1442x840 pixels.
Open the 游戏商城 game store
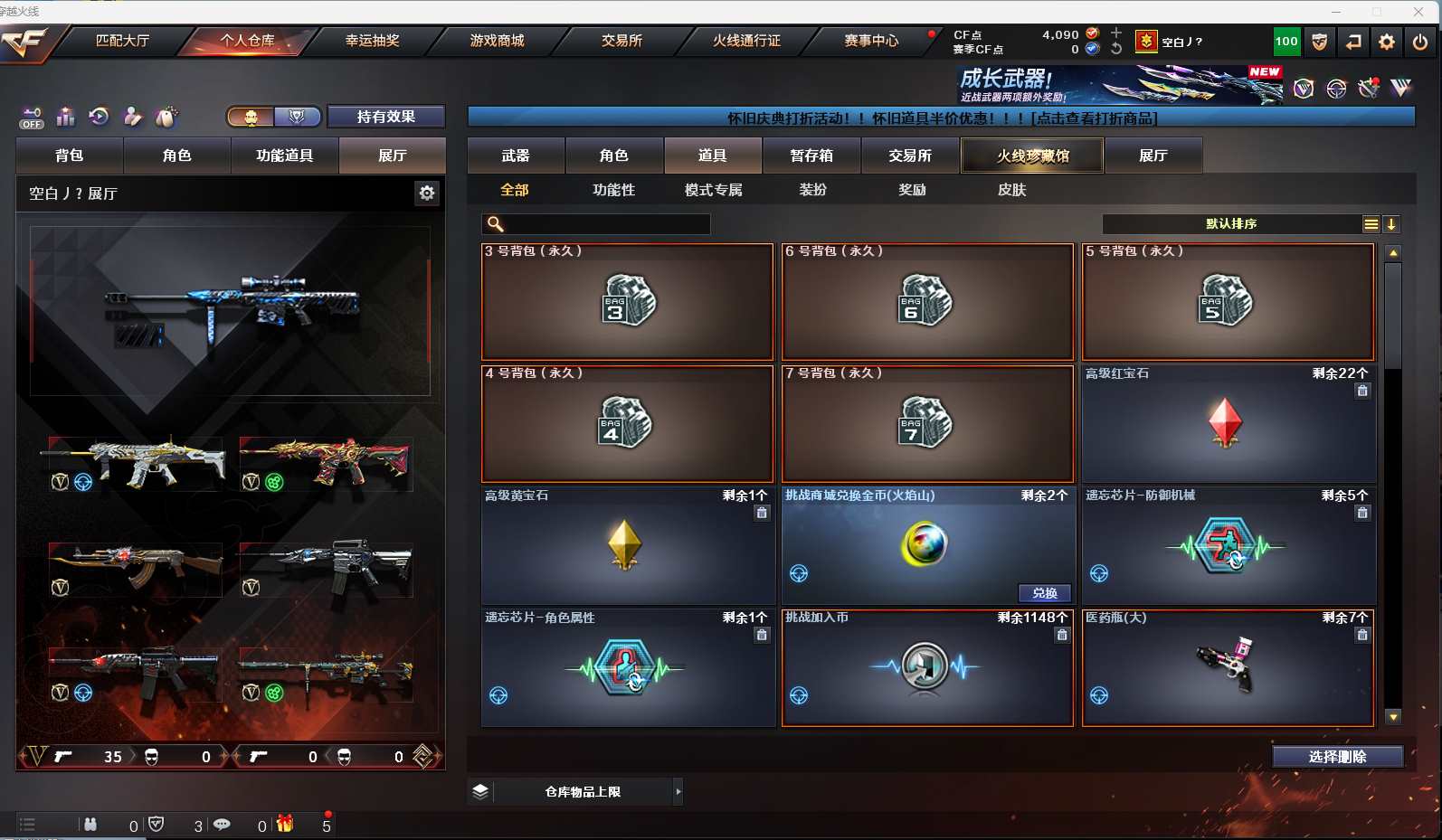click(497, 41)
